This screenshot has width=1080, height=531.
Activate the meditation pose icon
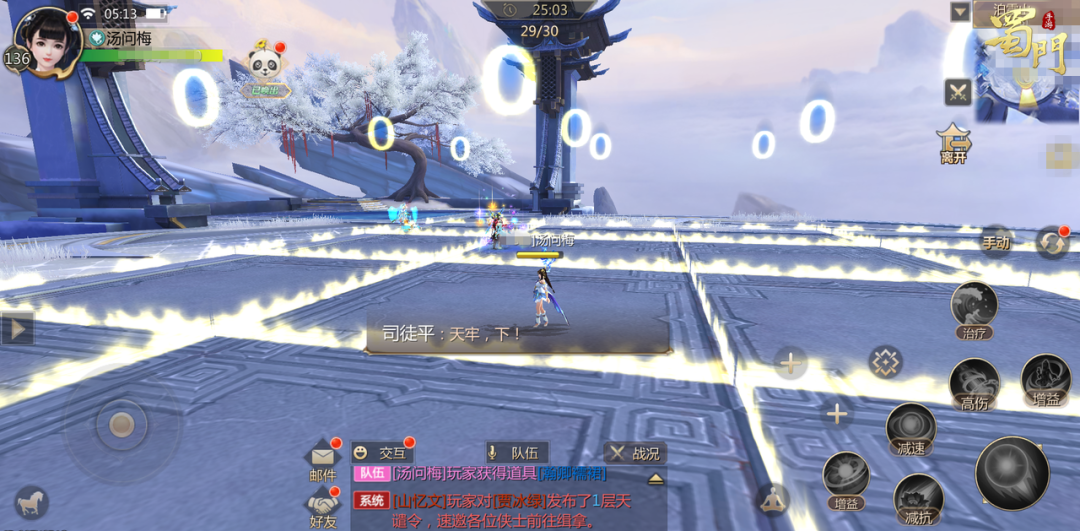[x=772, y=498]
